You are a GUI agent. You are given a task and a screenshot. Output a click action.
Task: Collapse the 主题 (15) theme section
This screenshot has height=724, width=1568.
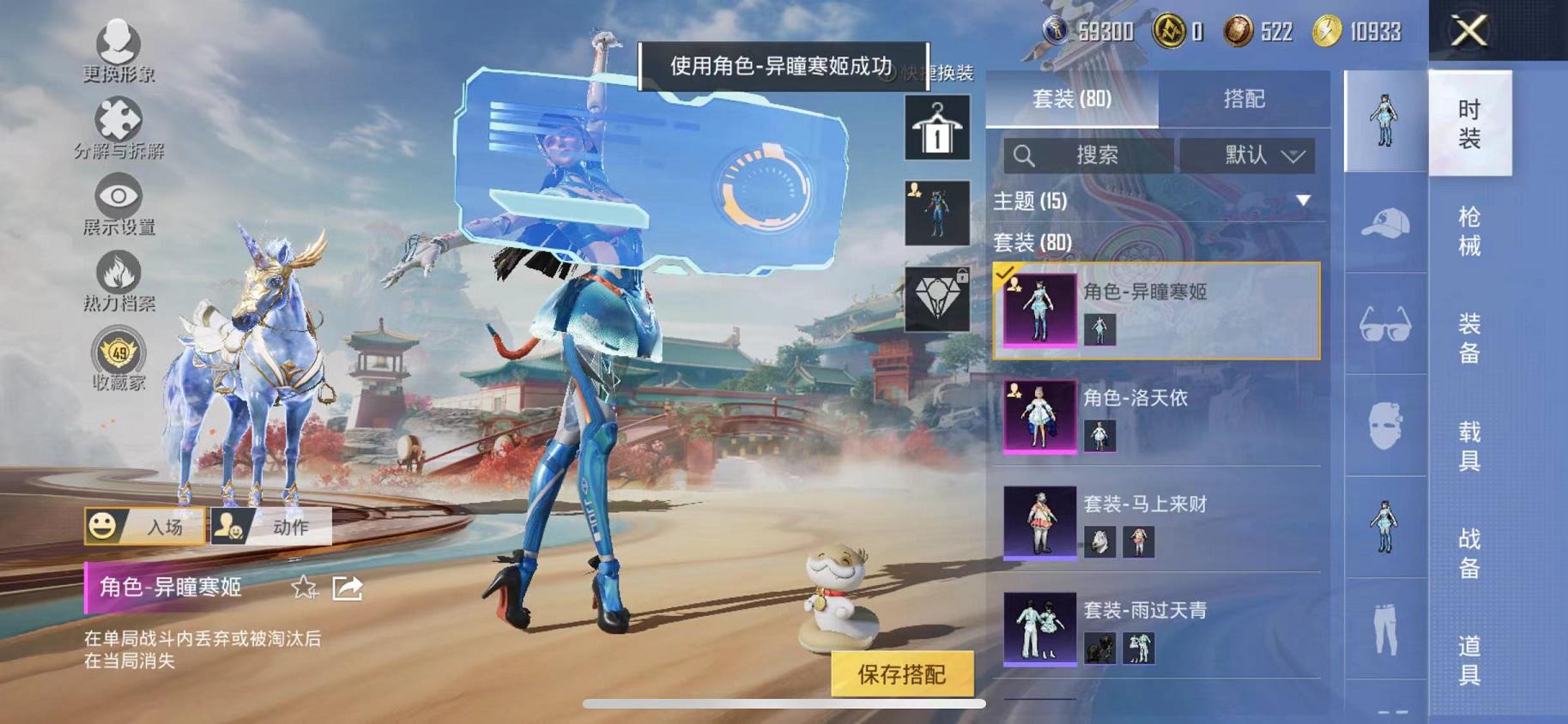tap(1305, 202)
